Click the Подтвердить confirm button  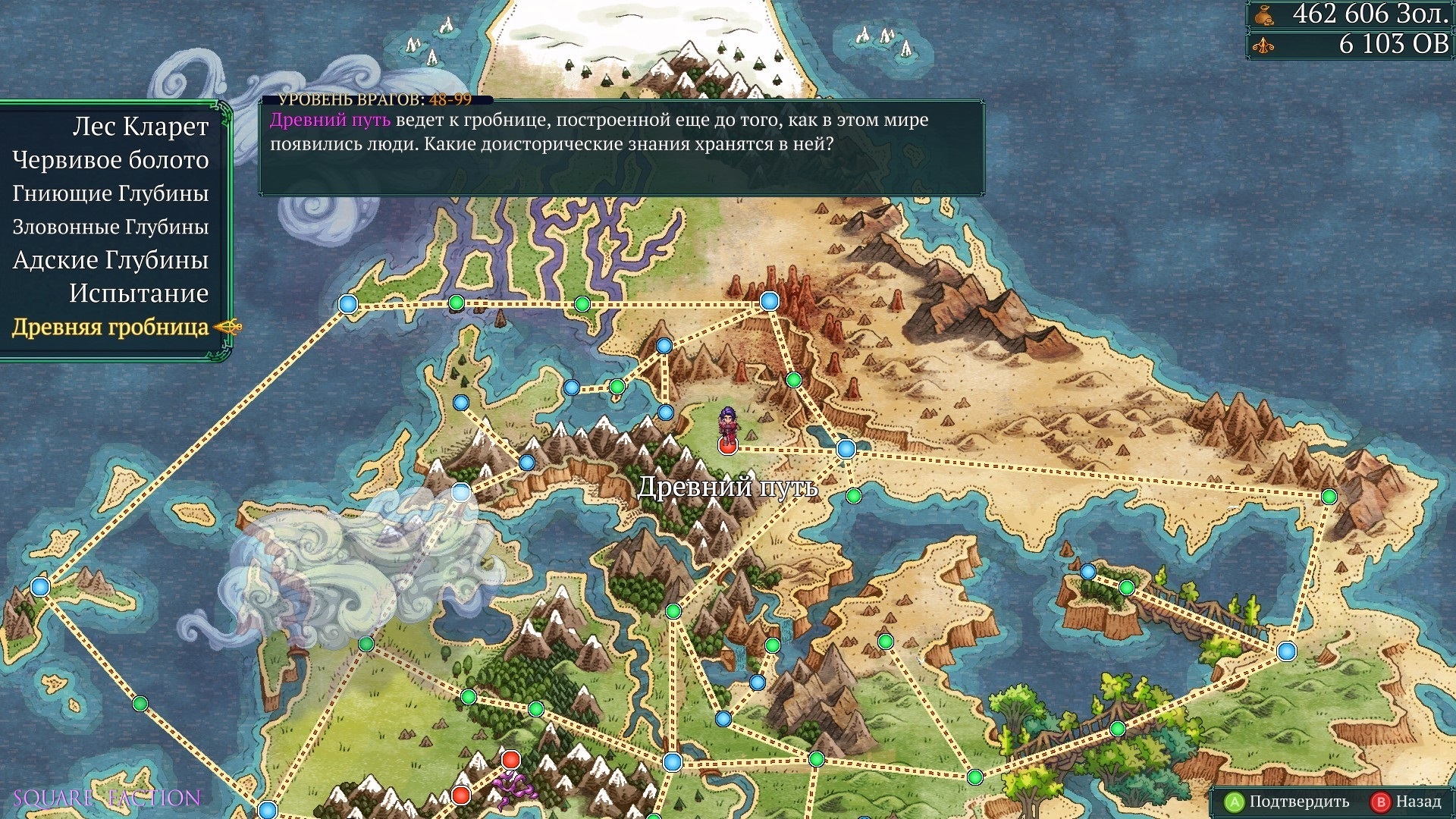tap(1288, 802)
